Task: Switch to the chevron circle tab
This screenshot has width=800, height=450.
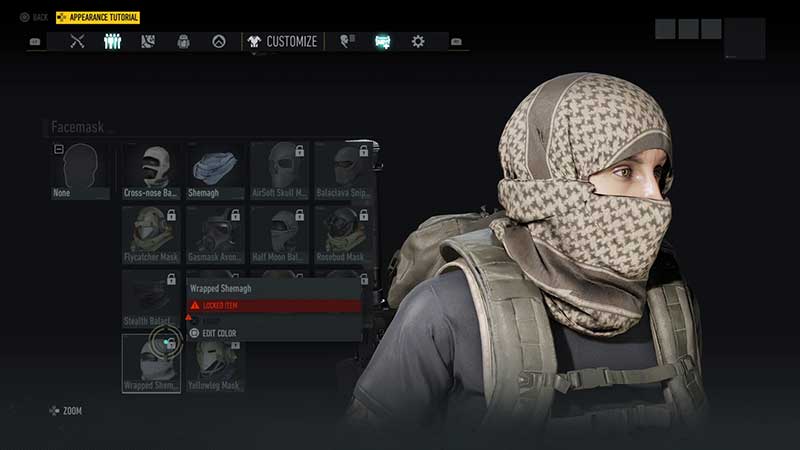Action: 218,42
